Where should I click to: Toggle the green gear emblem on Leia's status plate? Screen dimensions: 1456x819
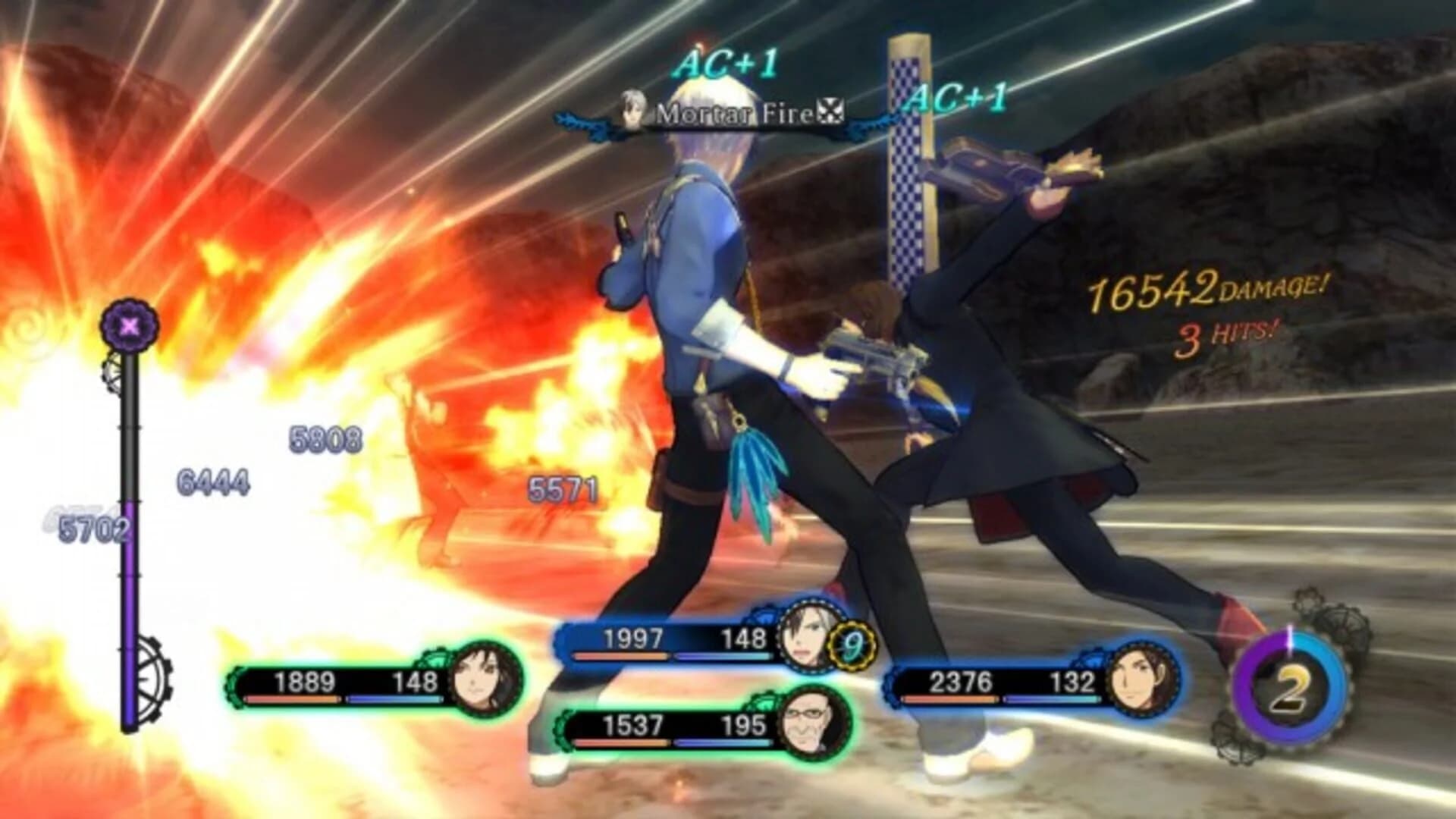pos(435,657)
